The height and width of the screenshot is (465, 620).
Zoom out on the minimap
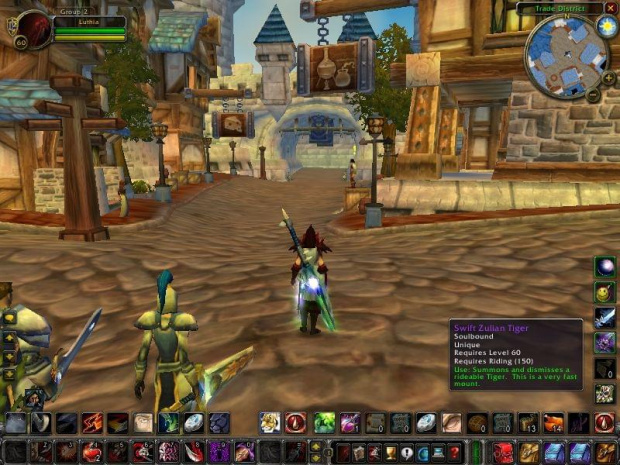pos(593,95)
